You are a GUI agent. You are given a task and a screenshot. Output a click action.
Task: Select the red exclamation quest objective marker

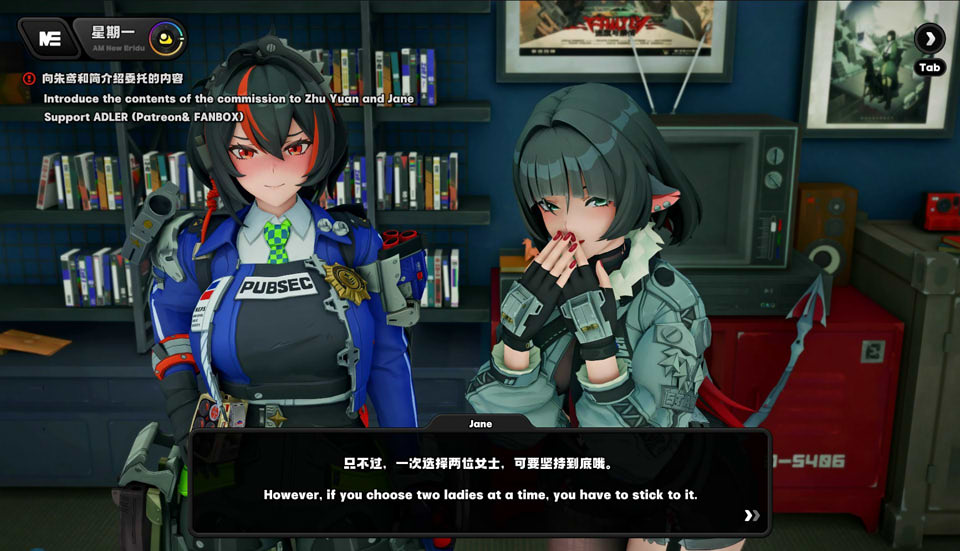point(29,78)
